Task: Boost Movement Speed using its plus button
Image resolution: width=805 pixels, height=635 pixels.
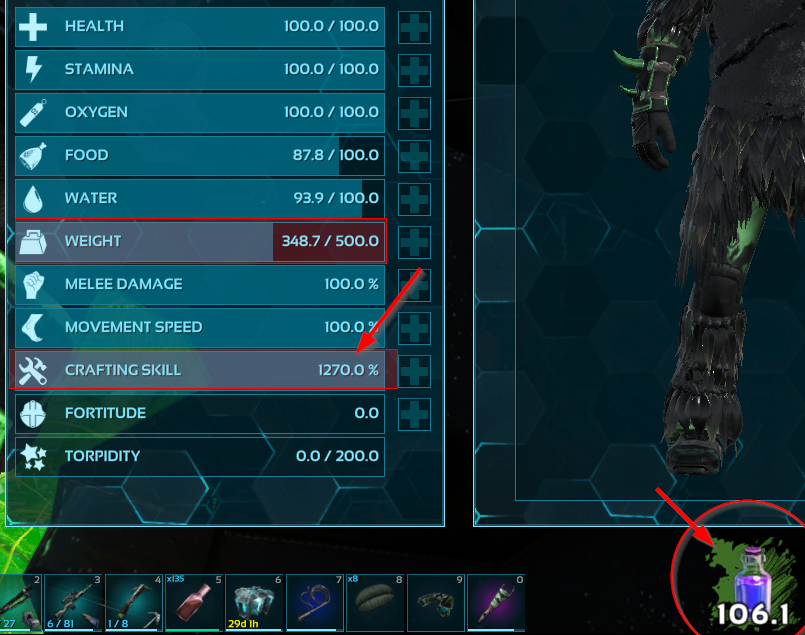Action: pos(414,327)
